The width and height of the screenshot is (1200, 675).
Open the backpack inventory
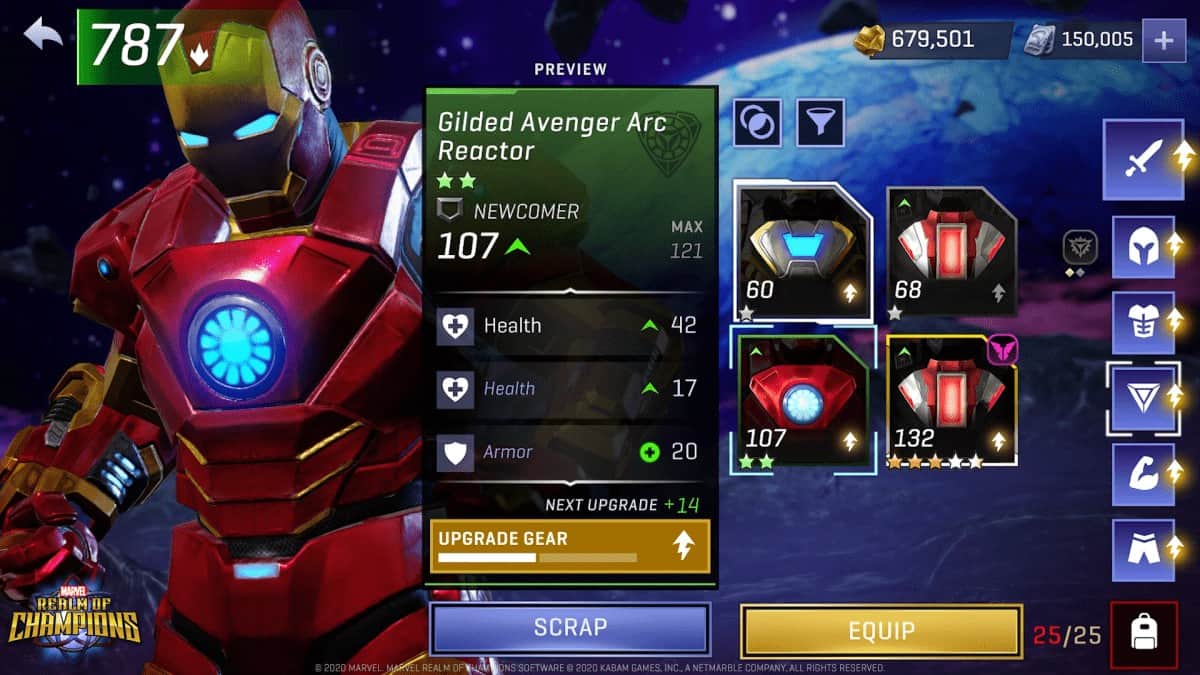pos(1143,632)
